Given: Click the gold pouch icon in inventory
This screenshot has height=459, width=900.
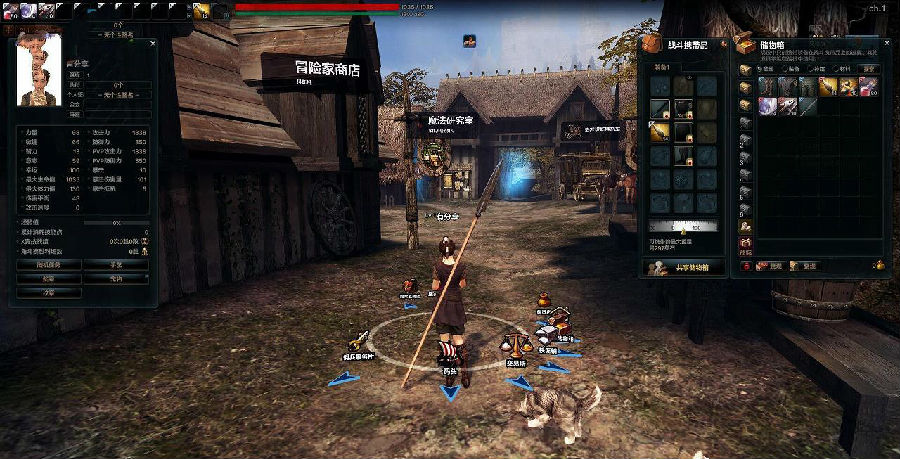Looking at the screenshot, I should click(878, 265).
